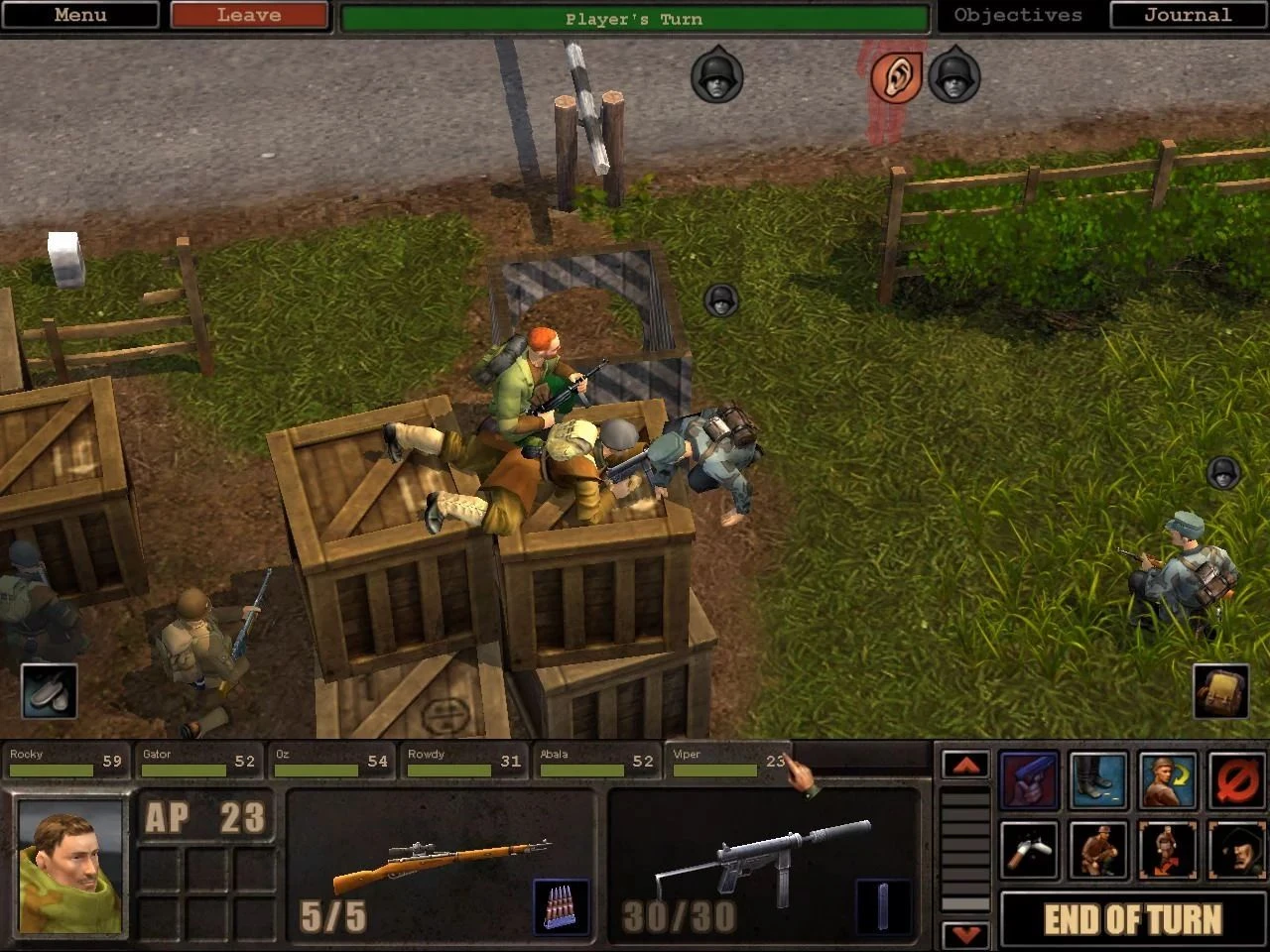Screen dimensions: 1270x952
Task: Click the red Leave button
Action: [x=249, y=15]
